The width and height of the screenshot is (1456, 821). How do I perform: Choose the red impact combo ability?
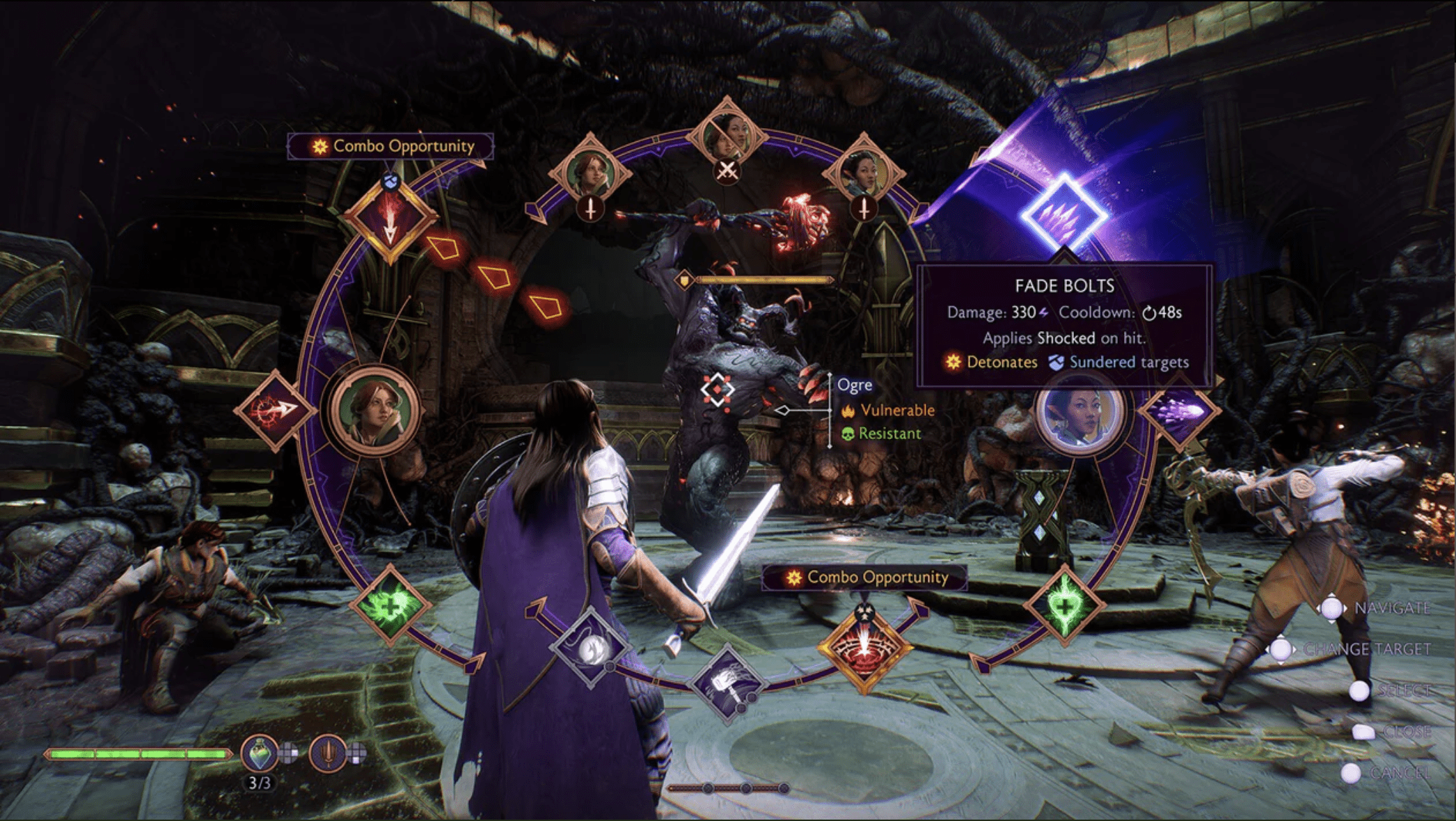click(x=864, y=648)
